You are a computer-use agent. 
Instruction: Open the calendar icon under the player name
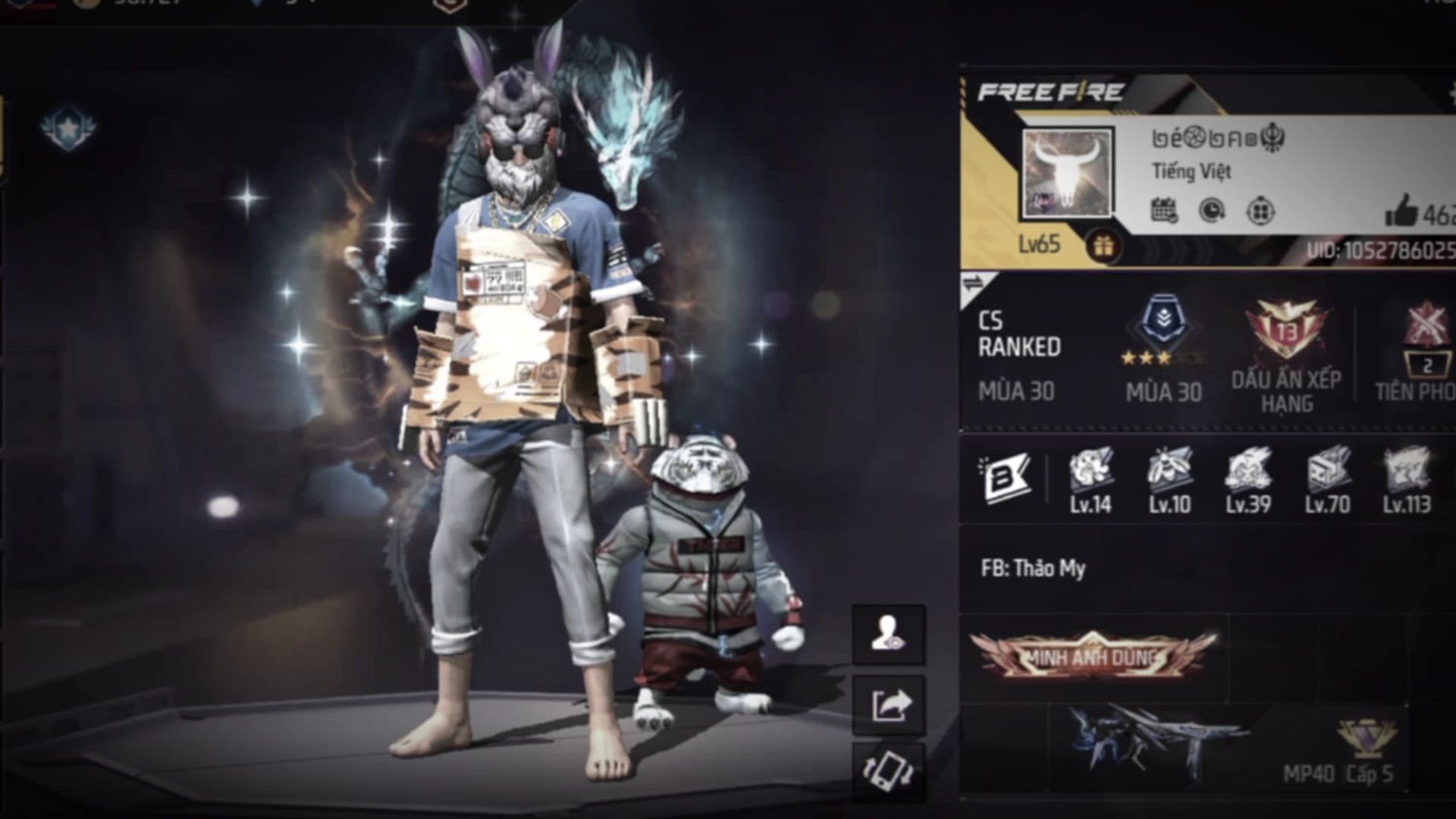(x=1164, y=211)
